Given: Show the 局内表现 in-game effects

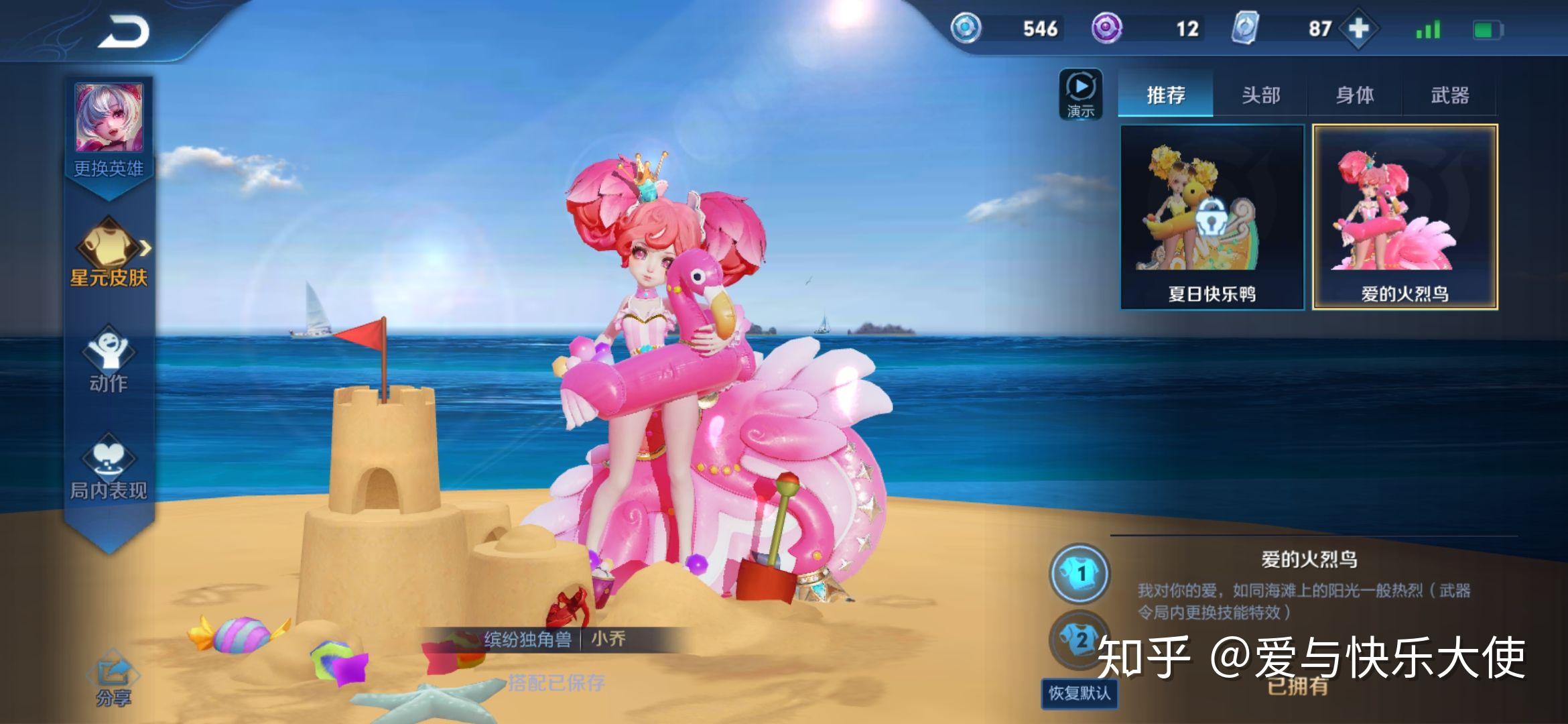Looking at the screenshot, I should pos(109,466).
